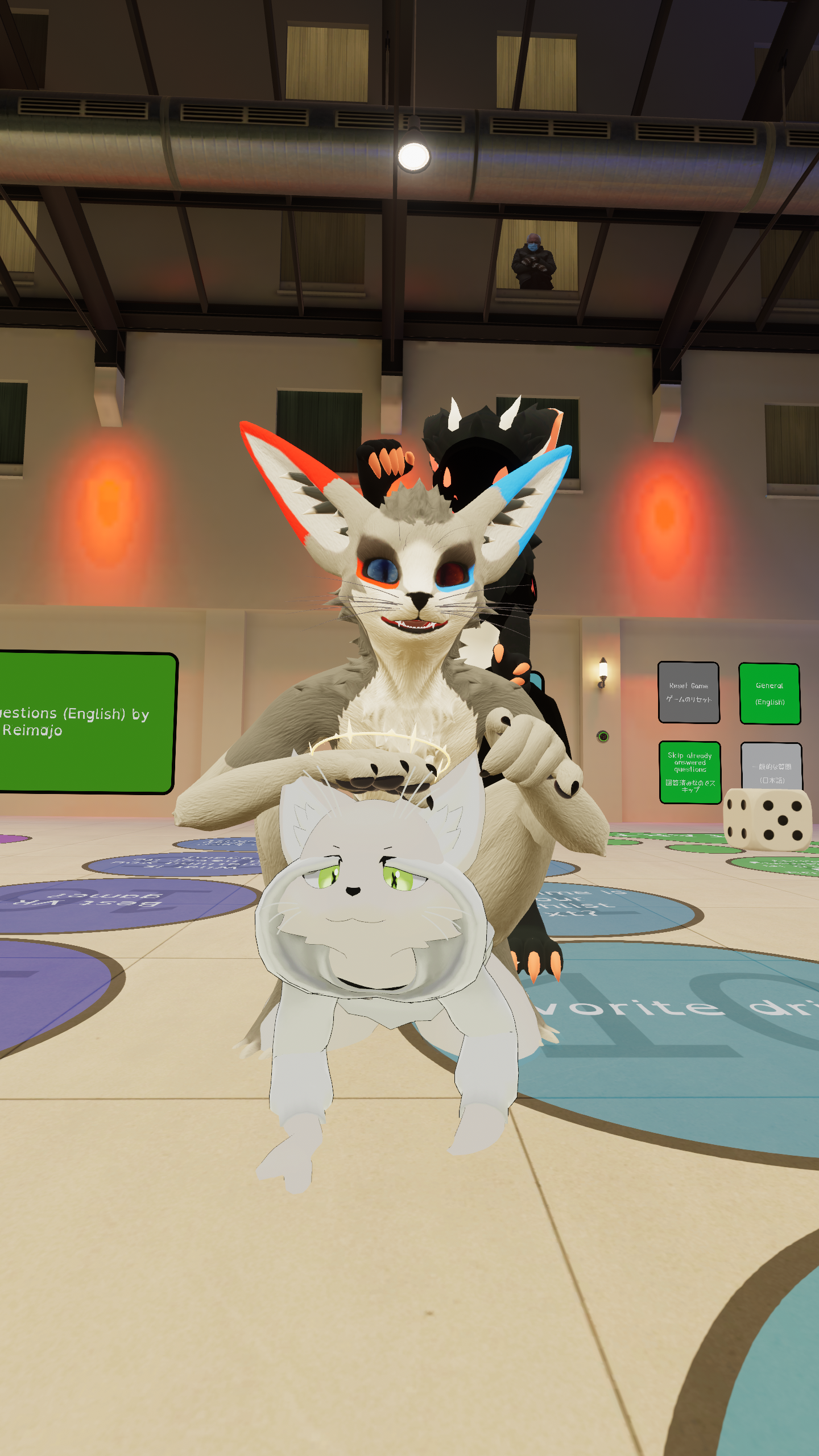
Task: Click the Reset Game button
Action: 688,692
